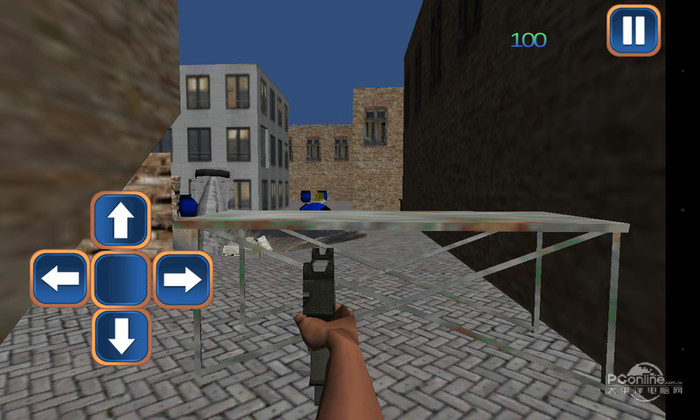Tap the up arrow movement button
This screenshot has width=700, height=420.
pyautogui.click(x=121, y=221)
